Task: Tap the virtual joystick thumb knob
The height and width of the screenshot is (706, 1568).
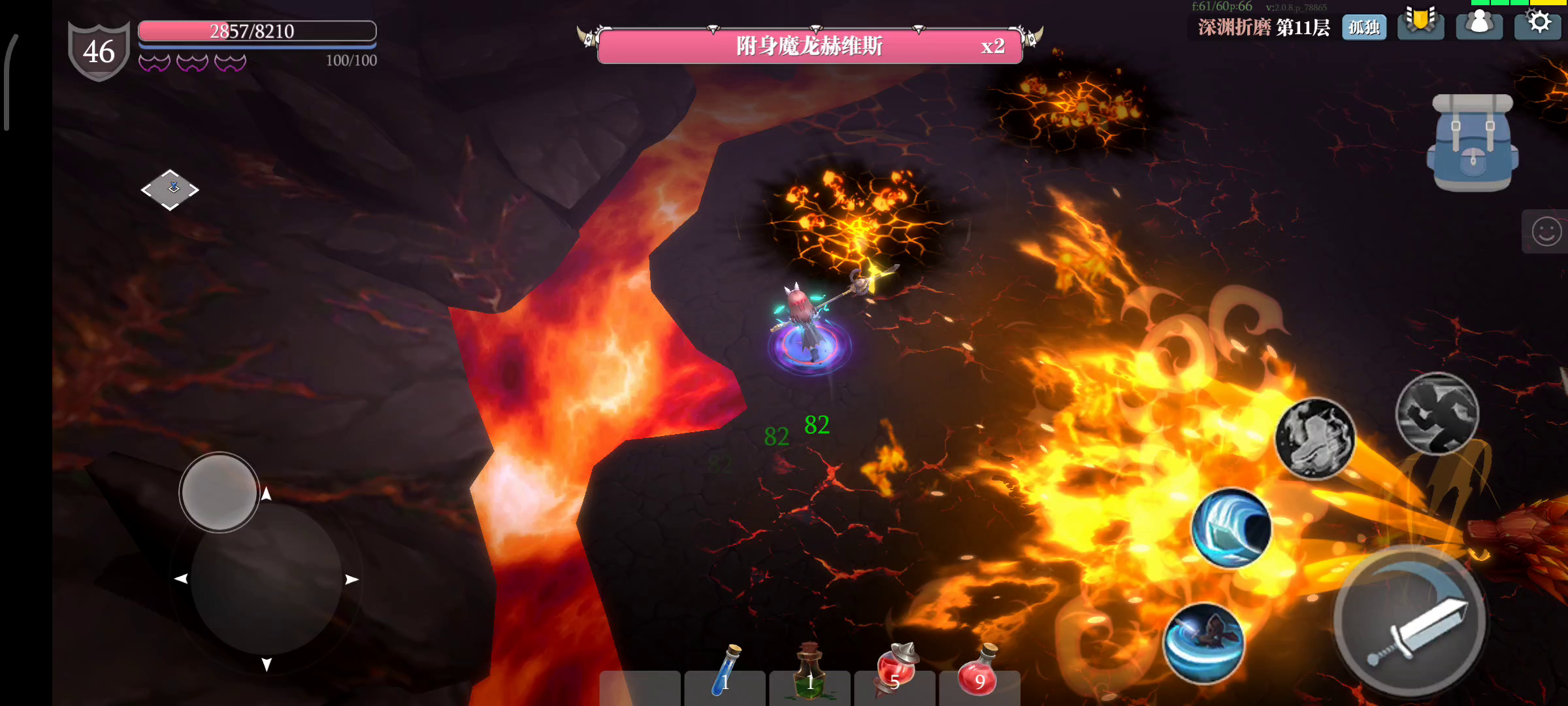Action: point(220,492)
